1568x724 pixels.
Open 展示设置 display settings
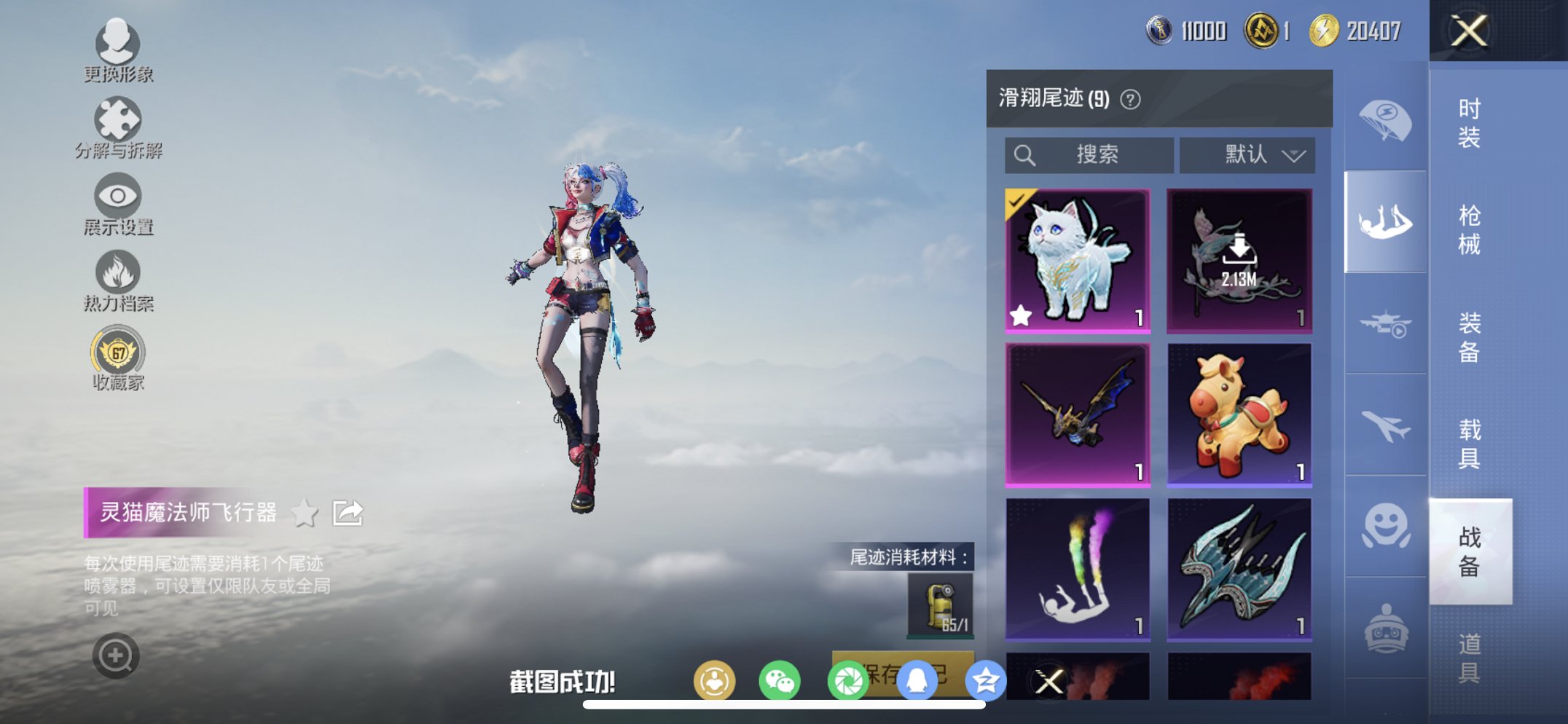117,197
